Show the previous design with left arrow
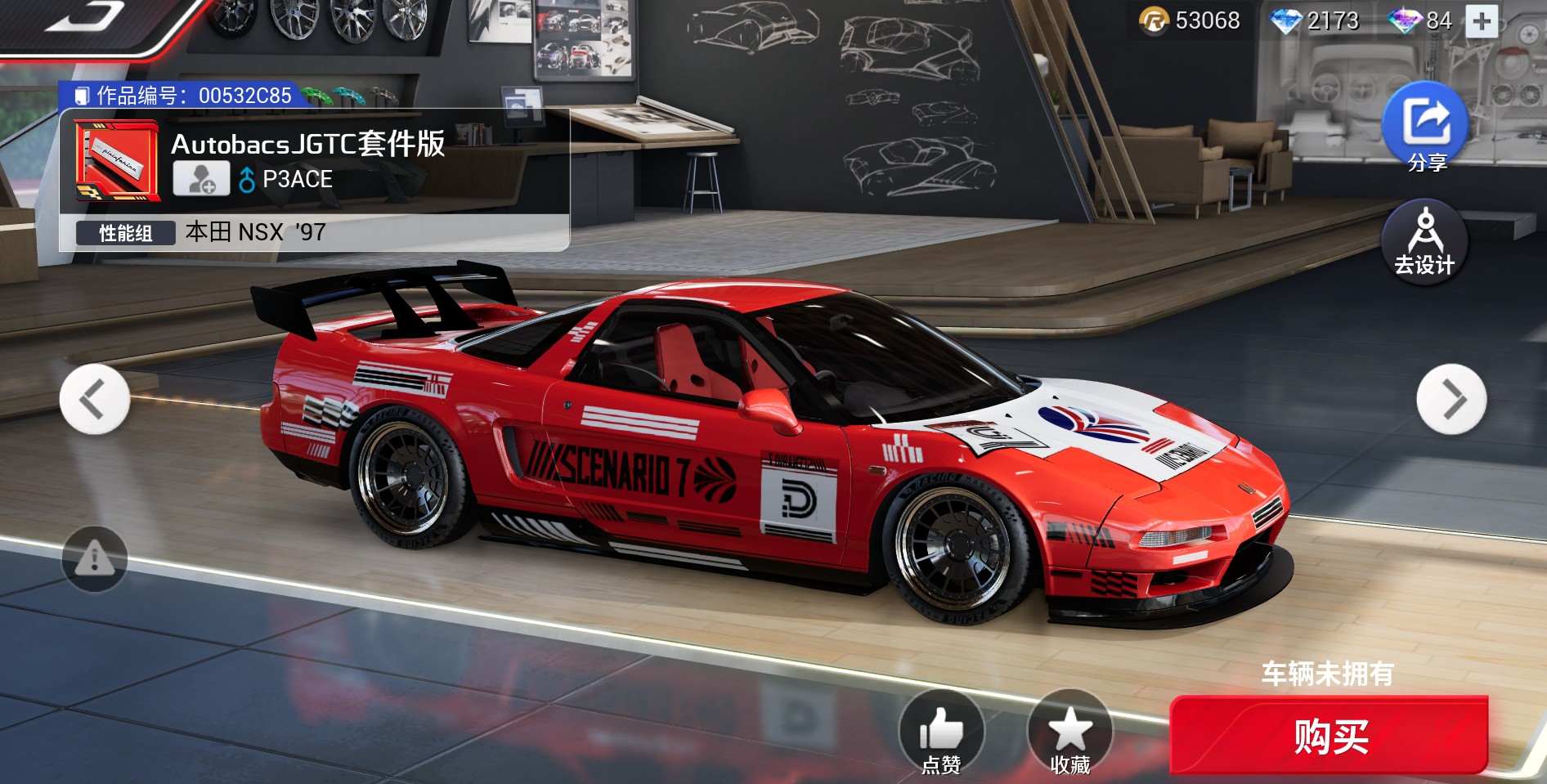Screen dimensions: 1547x784 pos(95,400)
